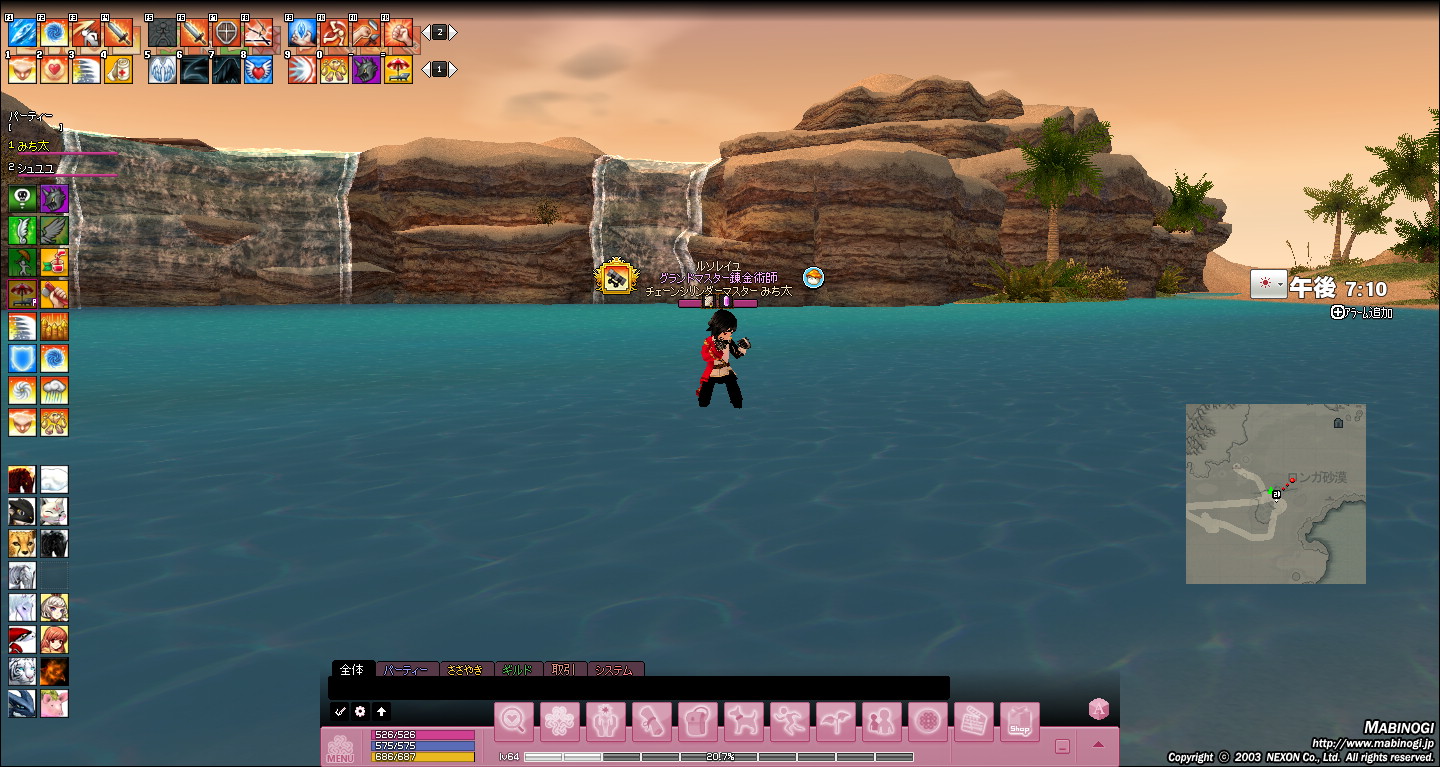
Task: Select the beach umbrella hotbar item
Action: pos(398,70)
